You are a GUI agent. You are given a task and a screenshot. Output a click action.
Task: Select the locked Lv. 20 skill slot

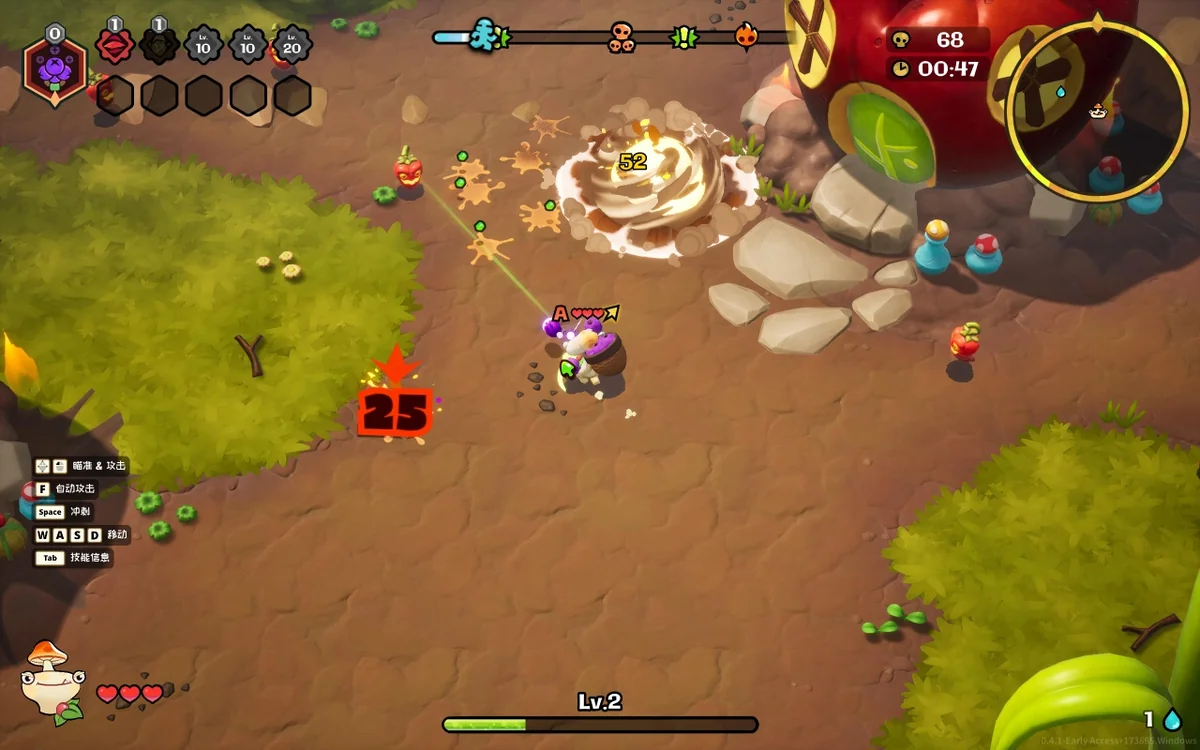pos(292,46)
